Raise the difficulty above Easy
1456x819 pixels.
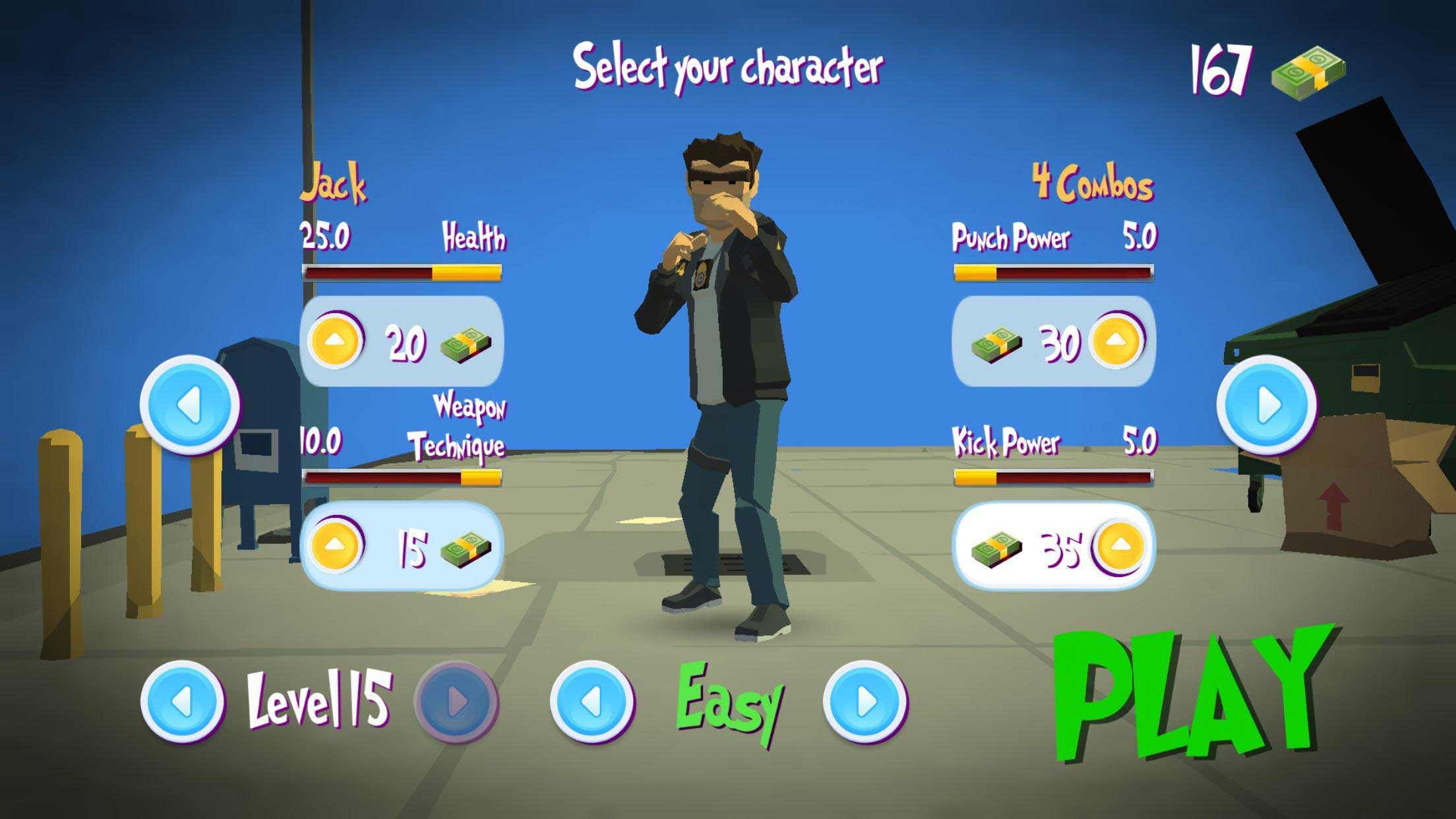[x=864, y=702]
